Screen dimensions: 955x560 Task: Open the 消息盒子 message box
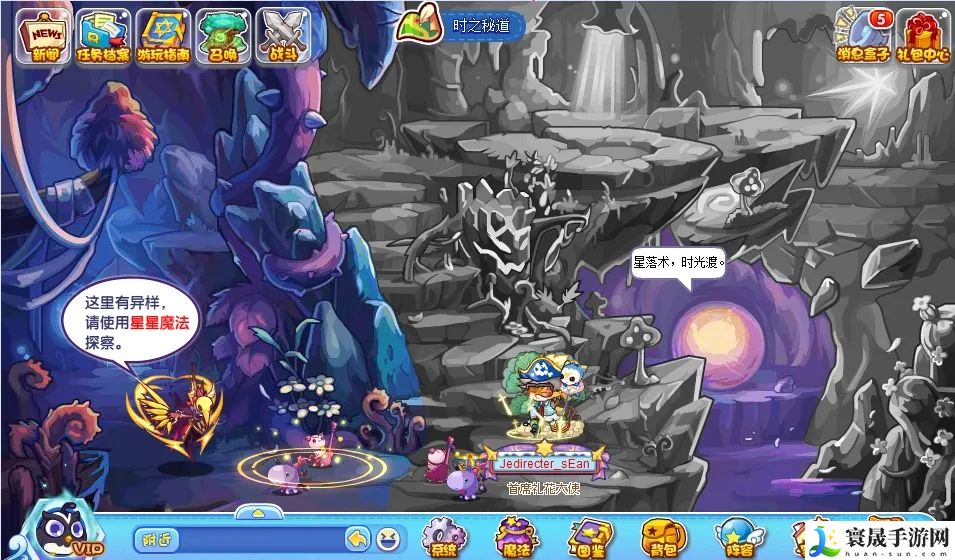(863, 35)
